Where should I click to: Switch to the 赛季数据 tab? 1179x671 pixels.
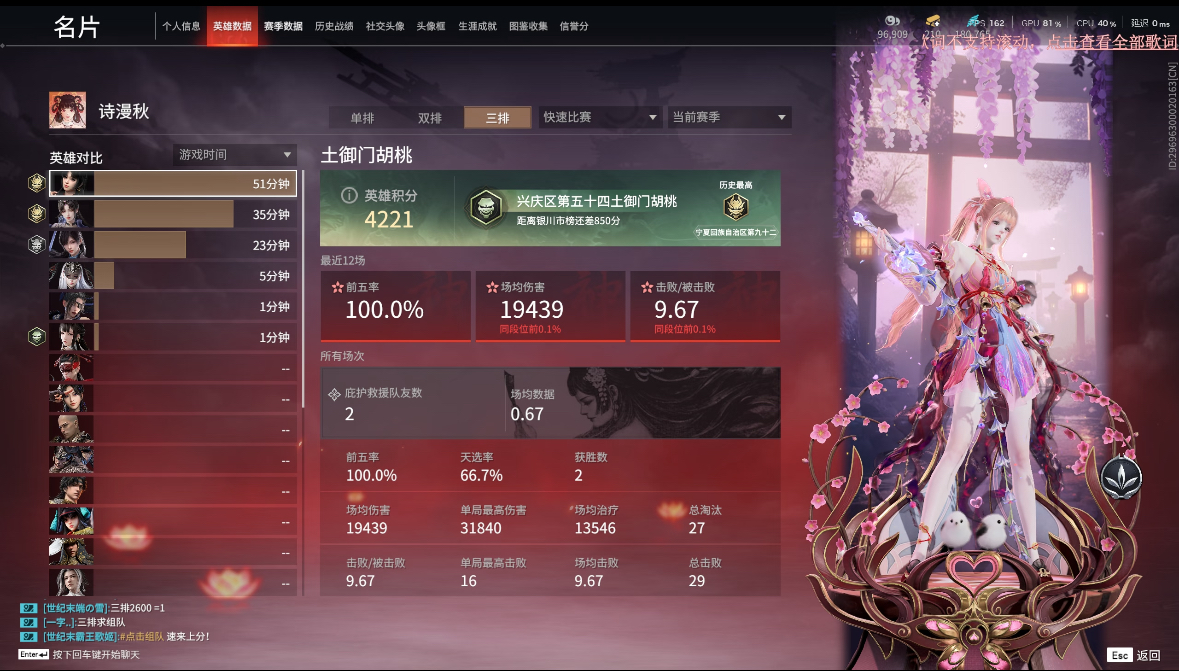(283, 26)
